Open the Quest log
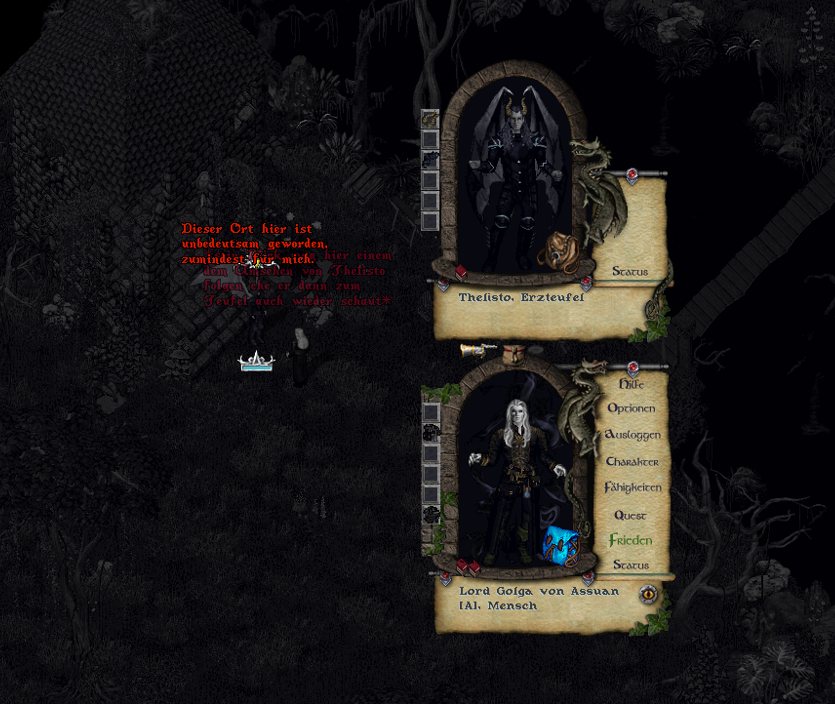 [x=630, y=515]
